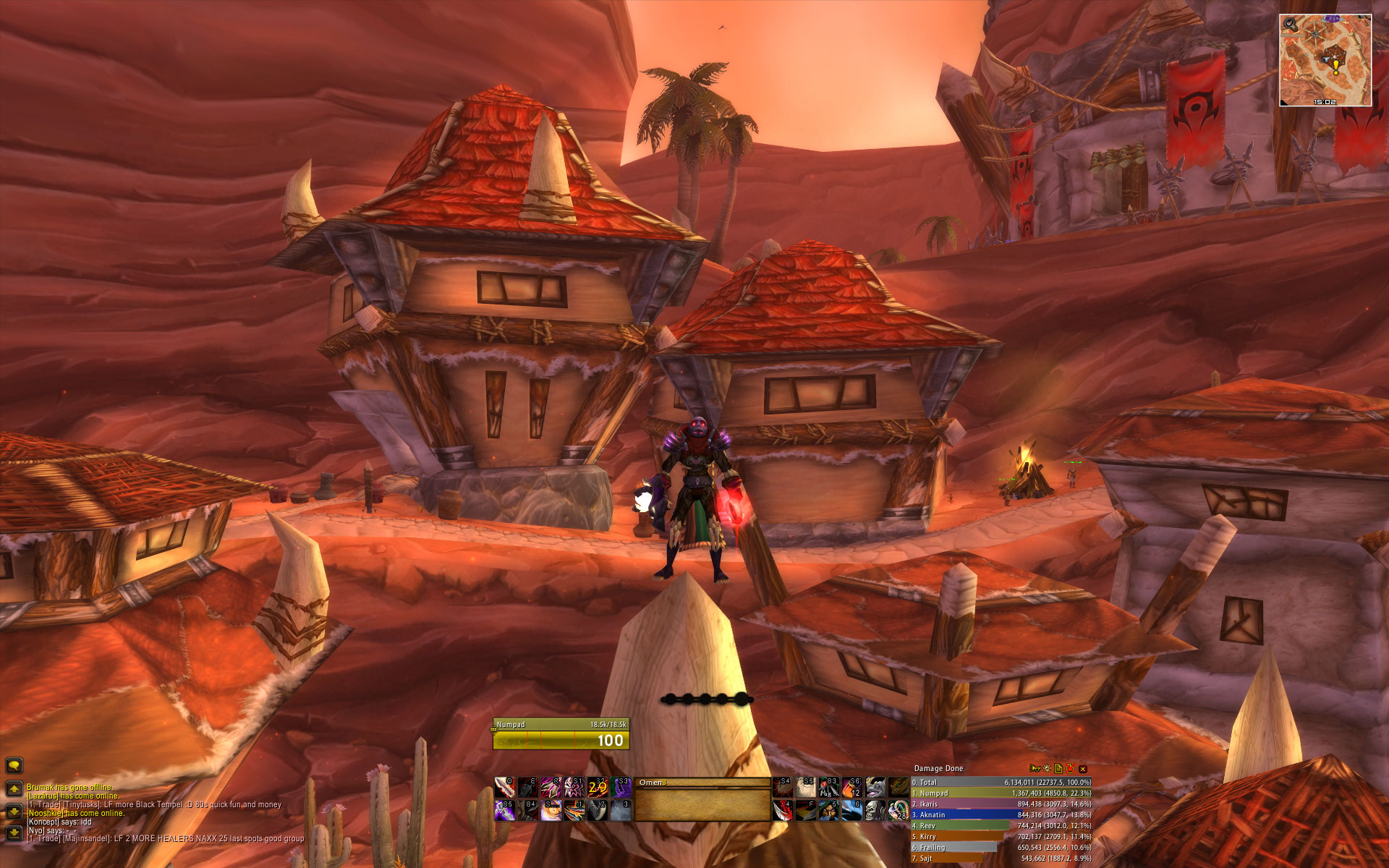Click the magnifying glass tracking icon on minimap
The height and width of the screenshot is (868, 1389).
[1290, 24]
